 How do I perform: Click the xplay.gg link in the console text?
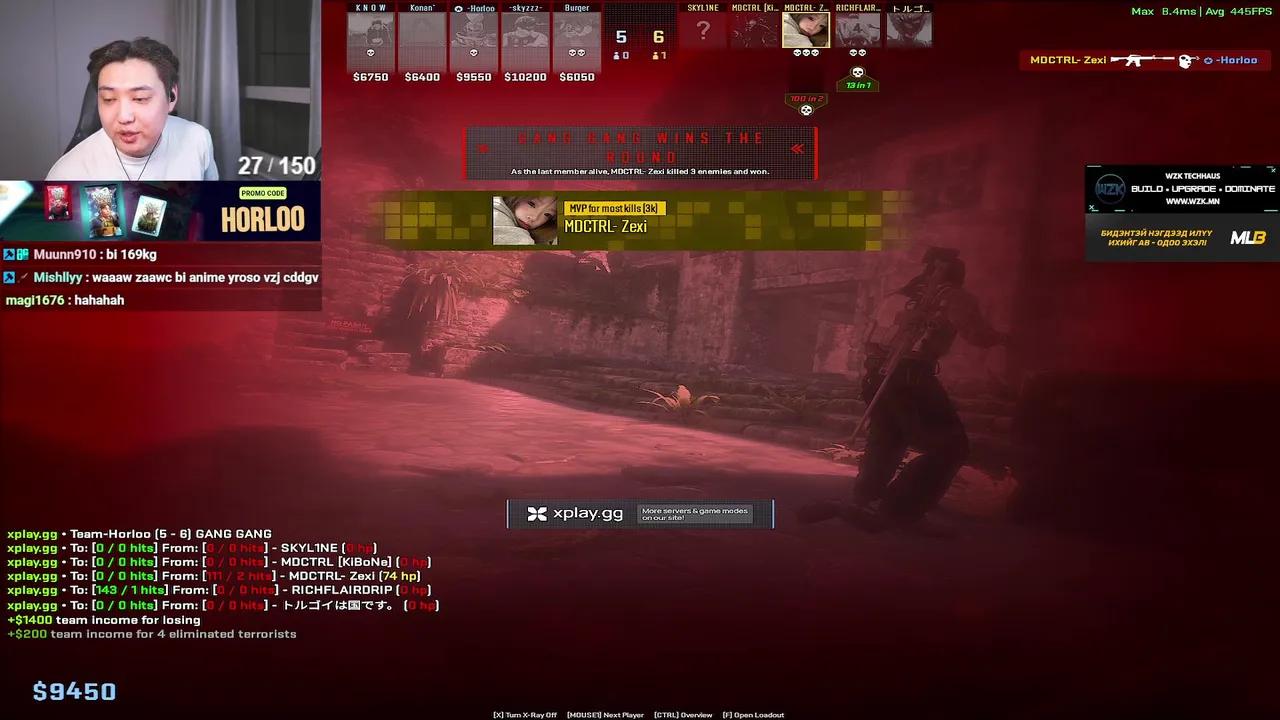click(31, 533)
